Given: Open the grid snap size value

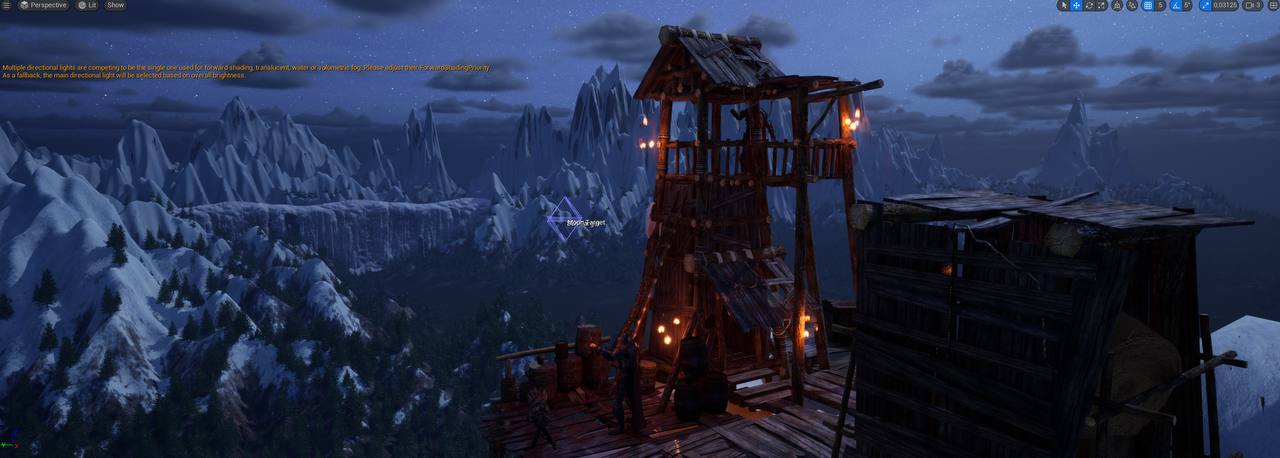Looking at the screenshot, I should tap(1160, 5).
